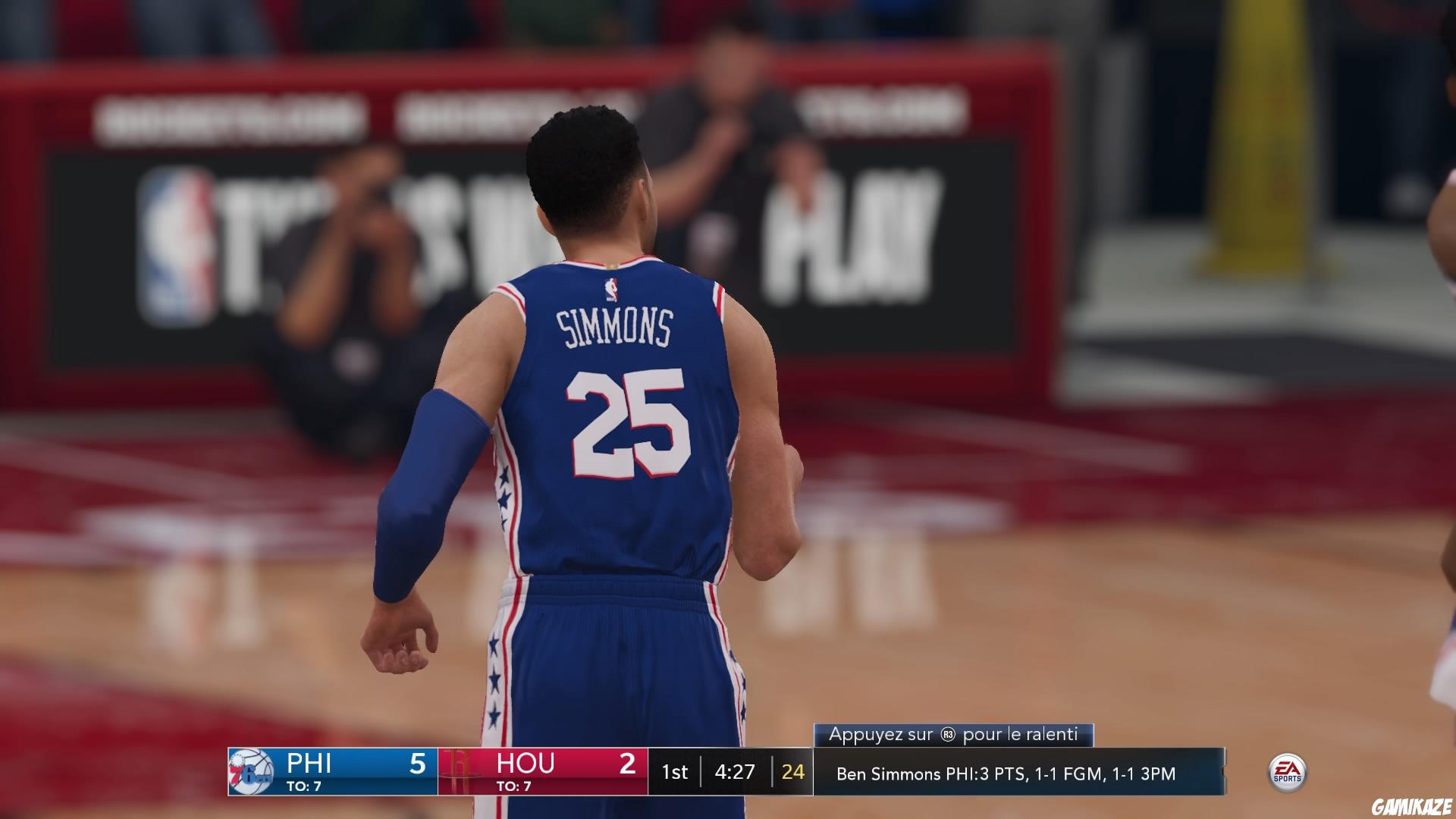Image resolution: width=1456 pixels, height=819 pixels.
Task: Expand the quarter indicator showing '1st'
Action: pos(675,772)
